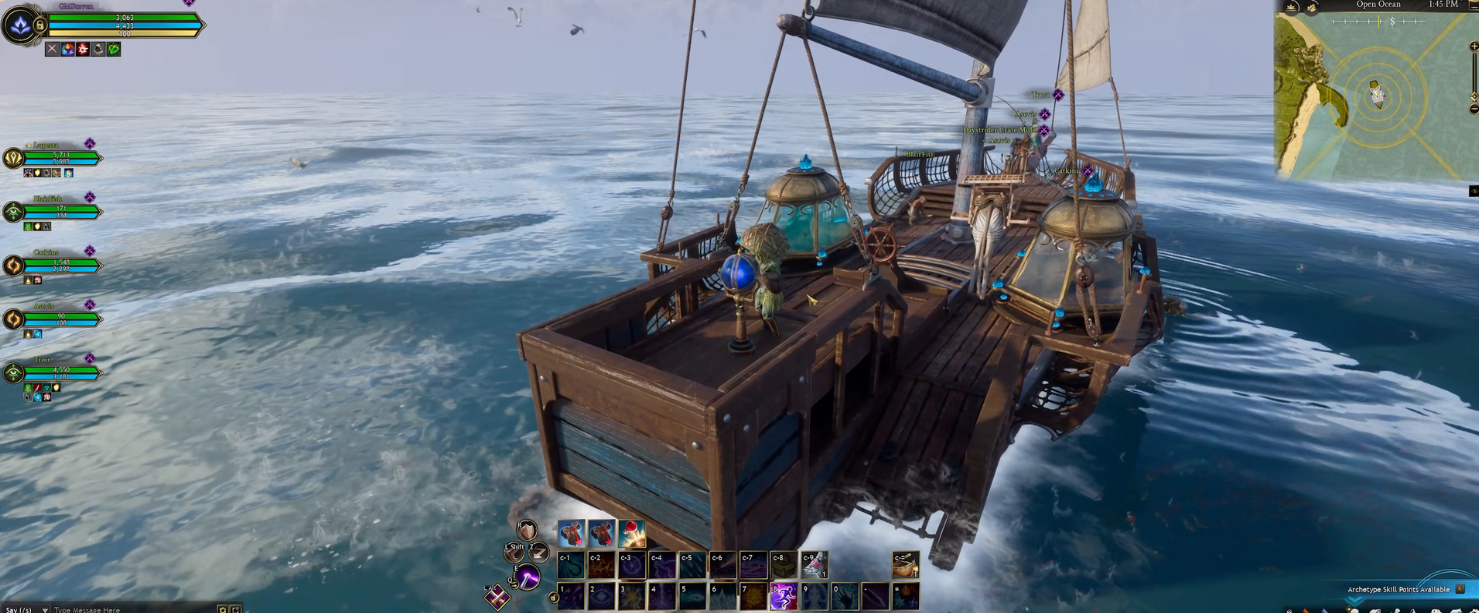This screenshot has width=1479, height=613.
Task: Zoom in the minimap with the plus button
Action: tap(1473, 47)
